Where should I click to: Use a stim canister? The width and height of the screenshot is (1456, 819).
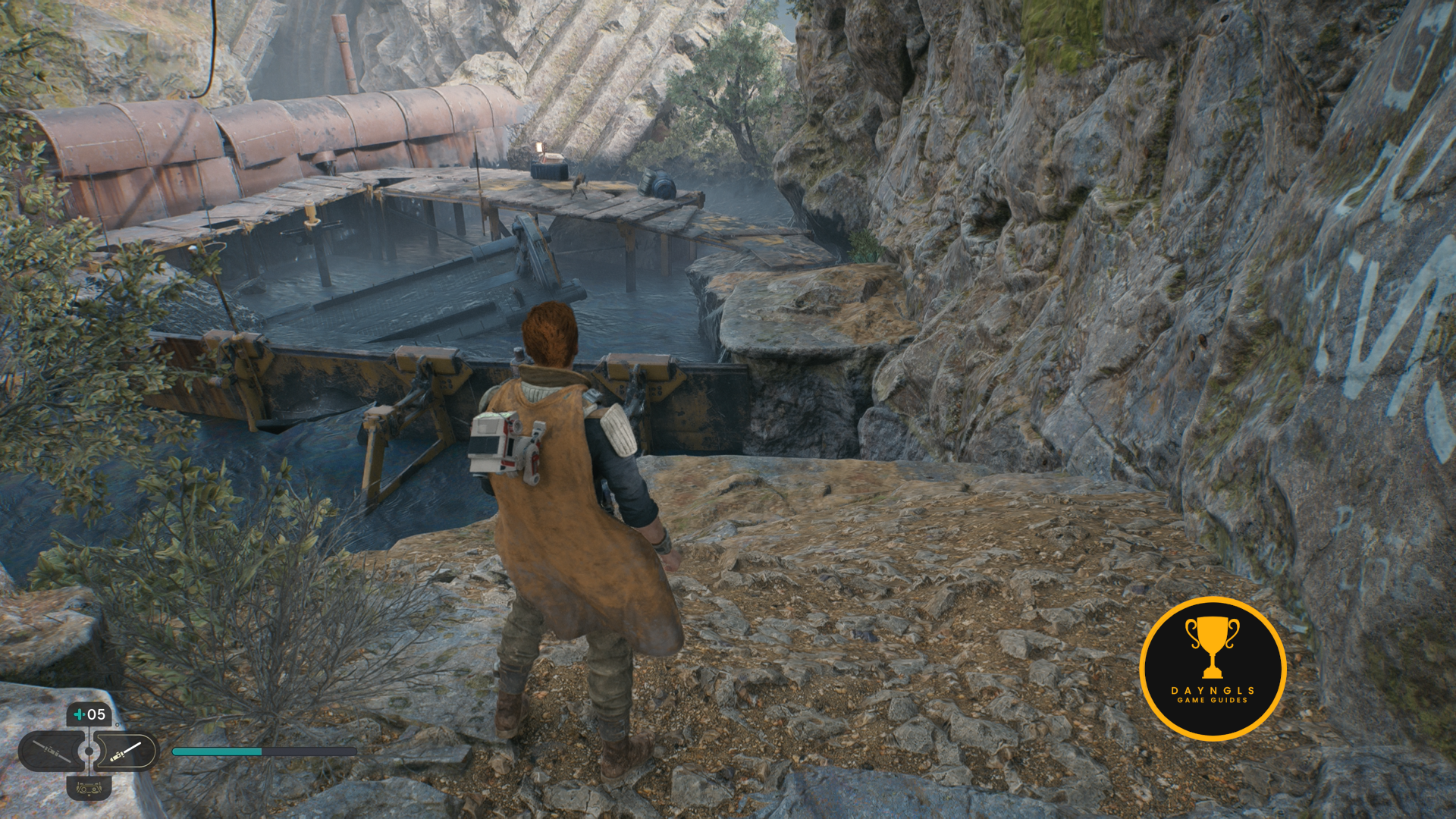tap(89, 714)
